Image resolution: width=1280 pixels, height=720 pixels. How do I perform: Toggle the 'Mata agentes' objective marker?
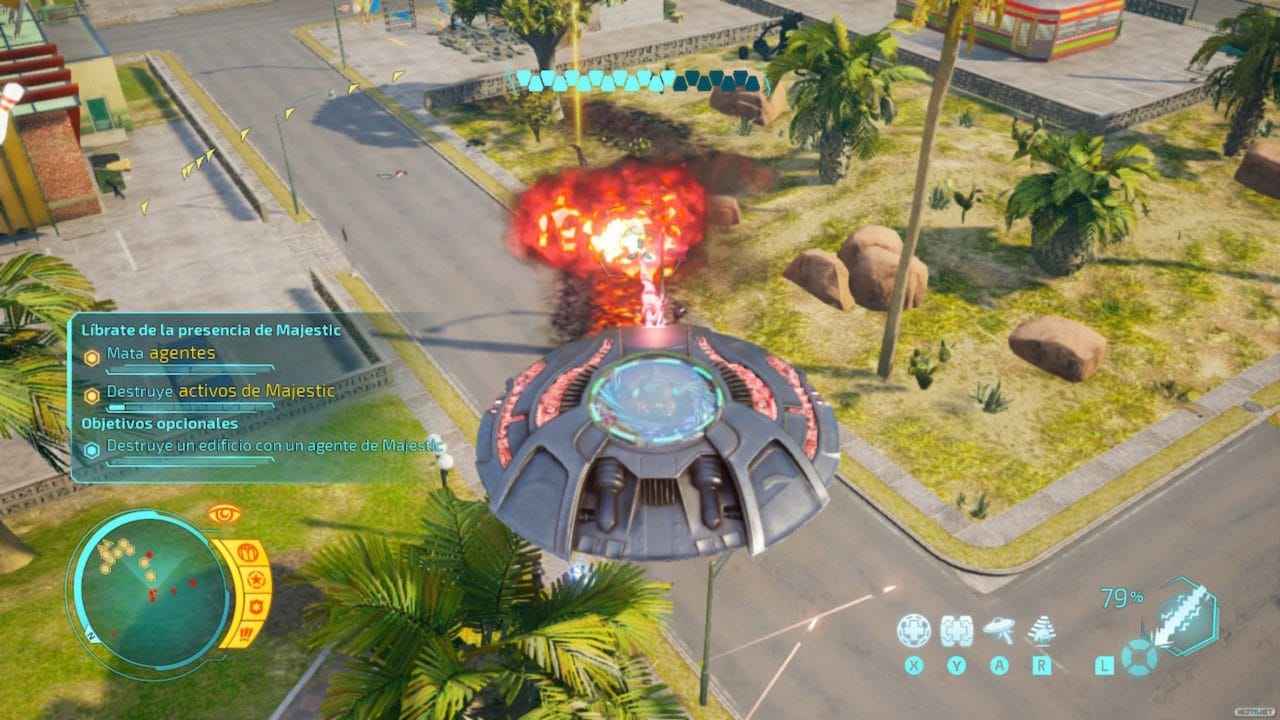coord(91,354)
